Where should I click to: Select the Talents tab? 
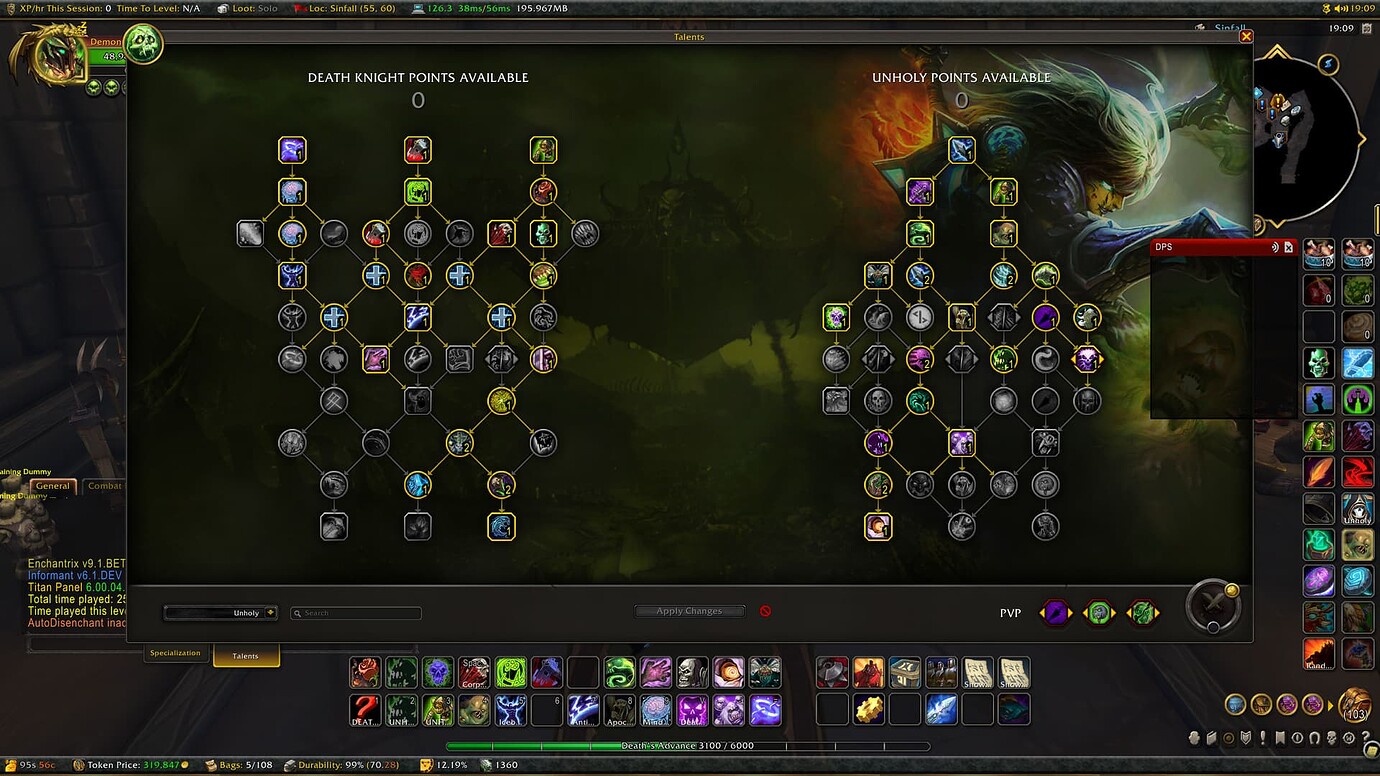click(x=245, y=656)
